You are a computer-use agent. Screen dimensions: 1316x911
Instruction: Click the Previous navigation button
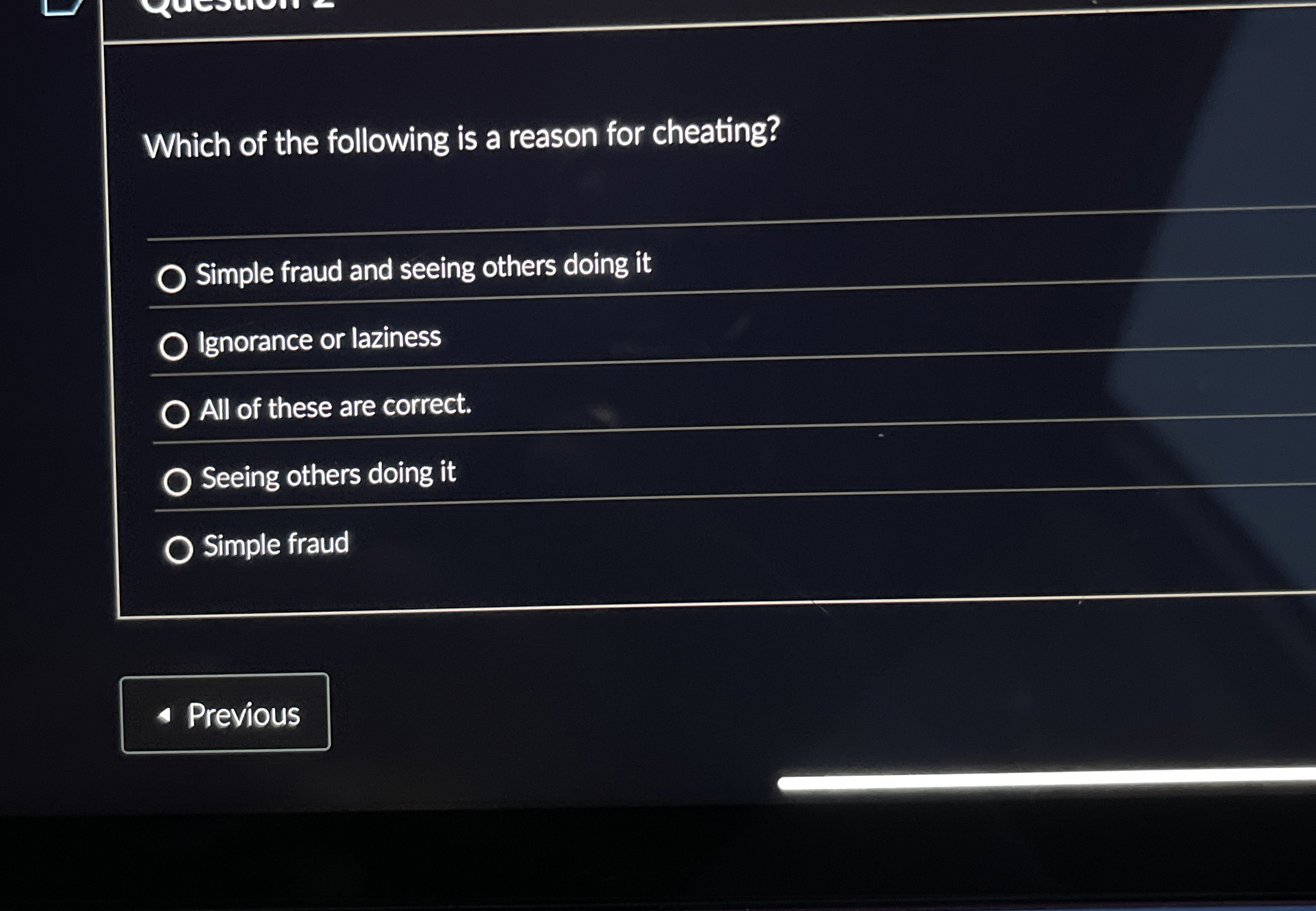point(226,713)
